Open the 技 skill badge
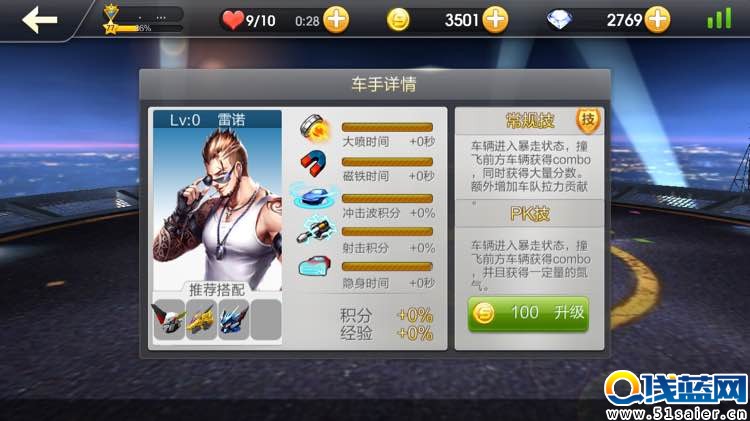The image size is (750, 421). pyautogui.click(x=588, y=119)
